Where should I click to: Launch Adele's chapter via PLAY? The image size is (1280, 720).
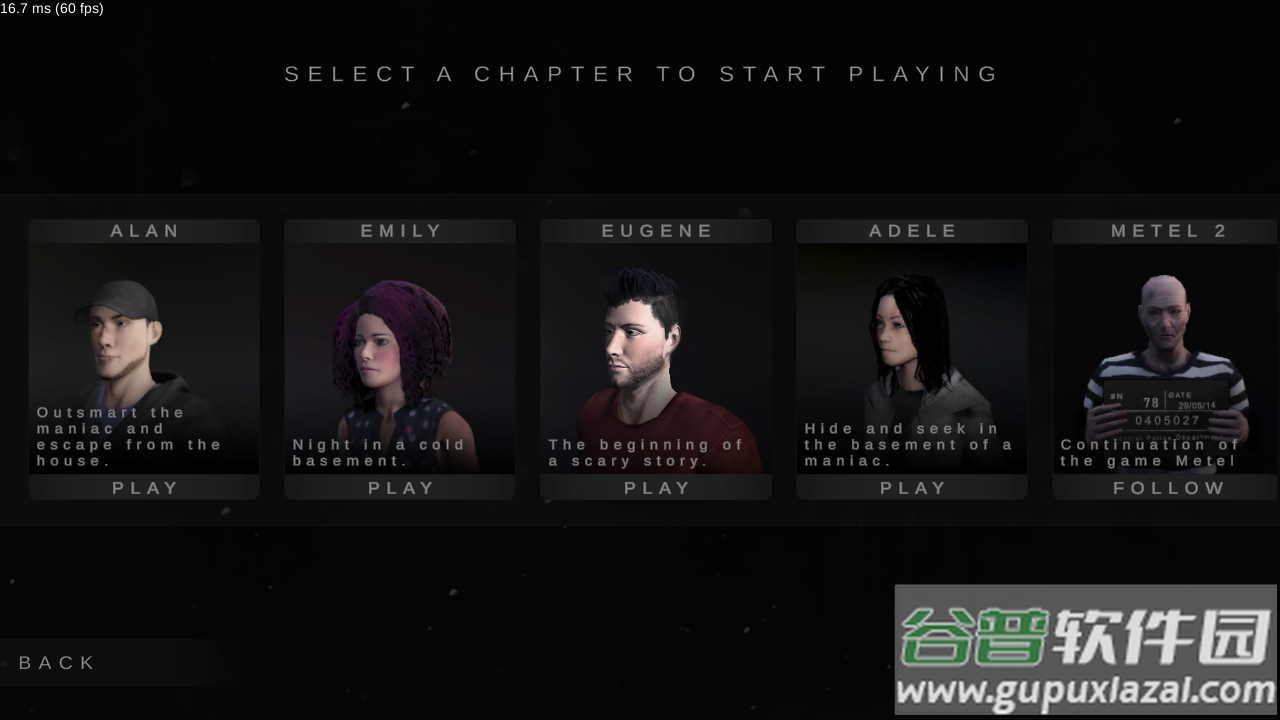[912, 488]
